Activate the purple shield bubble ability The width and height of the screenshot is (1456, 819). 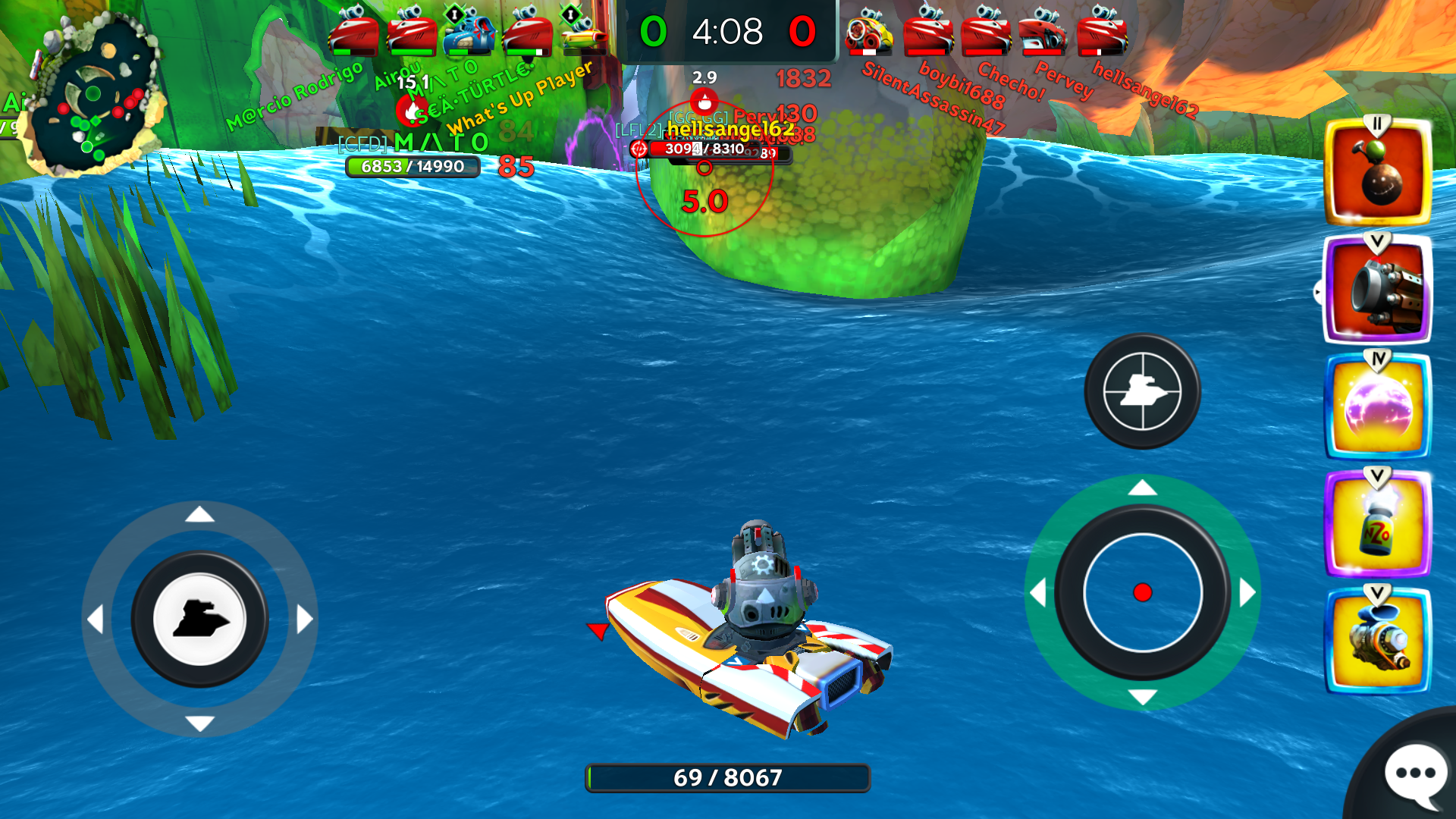click(x=1378, y=408)
